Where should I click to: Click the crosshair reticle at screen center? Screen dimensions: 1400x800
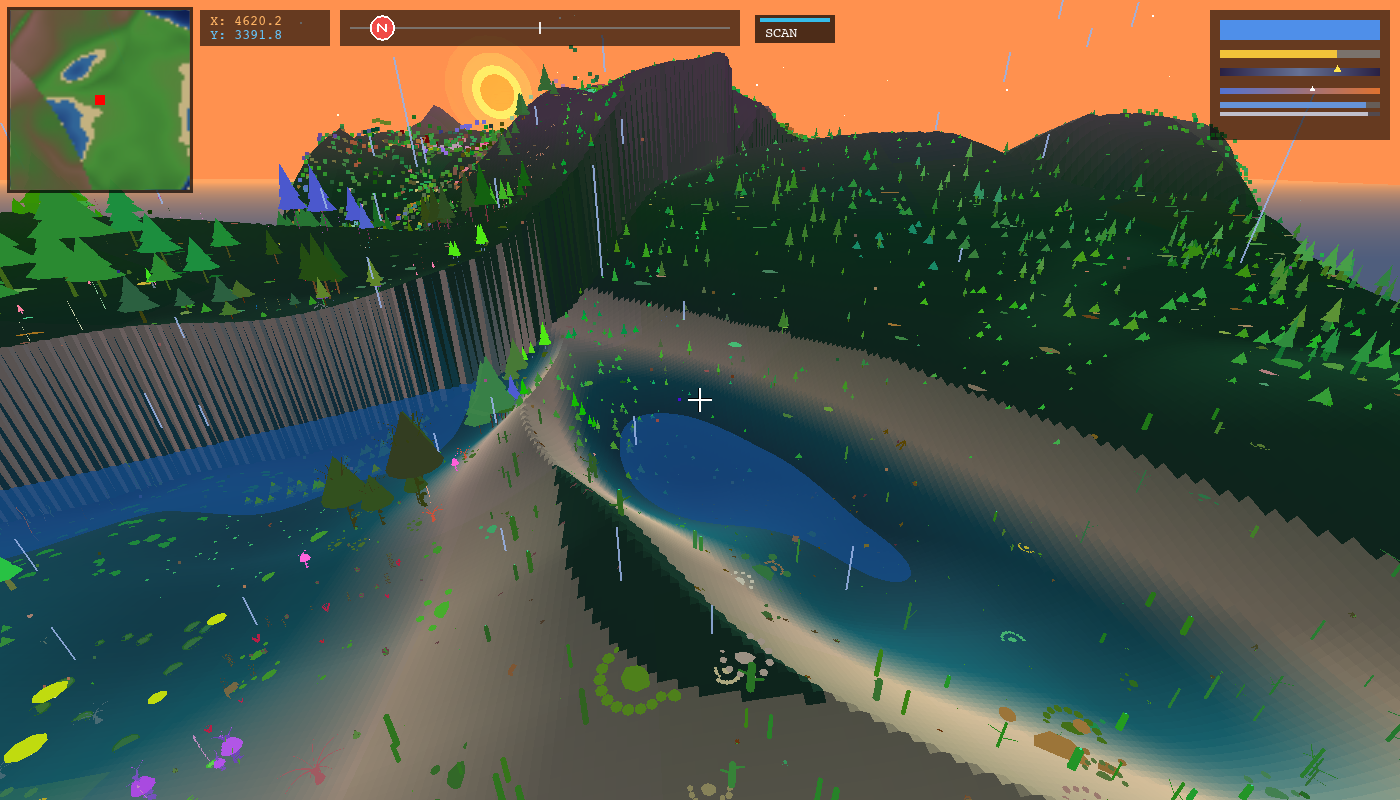click(x=700, y=399)
